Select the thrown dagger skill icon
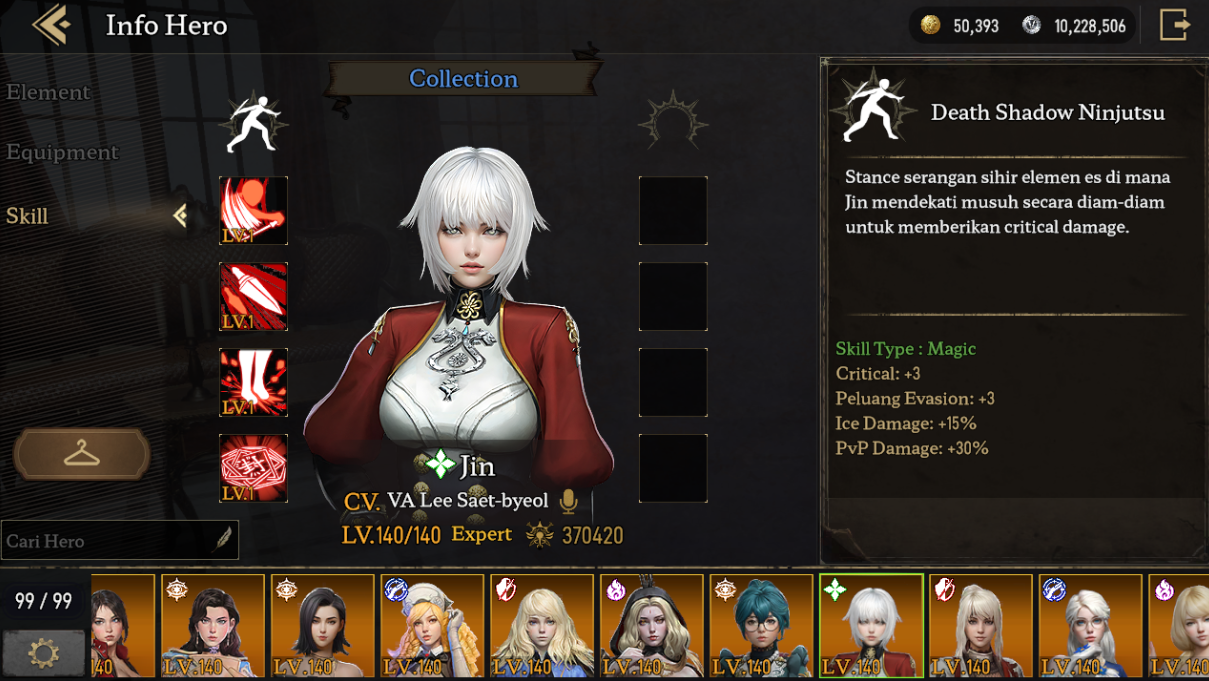The width and height of the screenshot is (1209, 681). point(253,297)
